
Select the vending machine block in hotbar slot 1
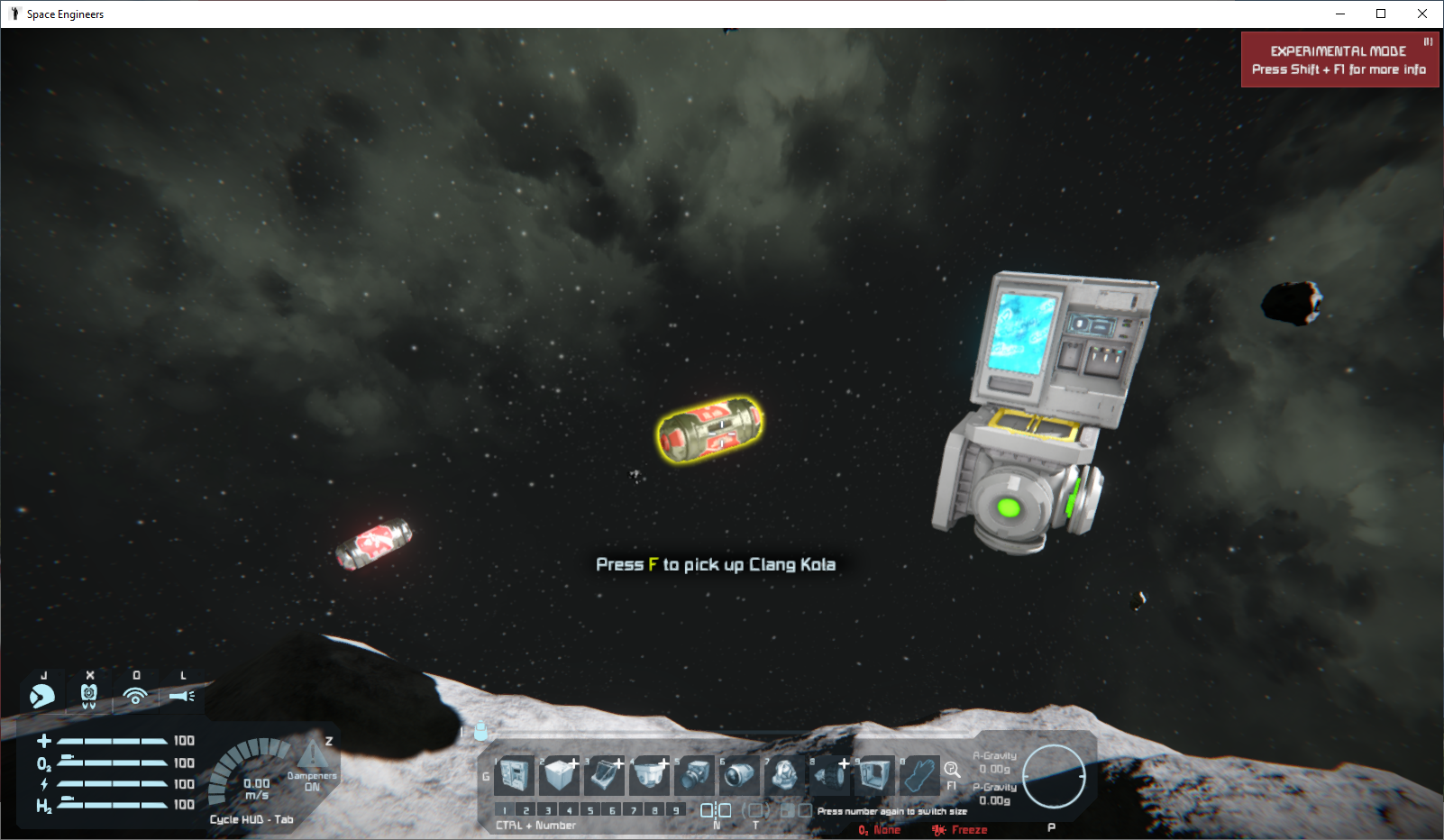[515, 774]
